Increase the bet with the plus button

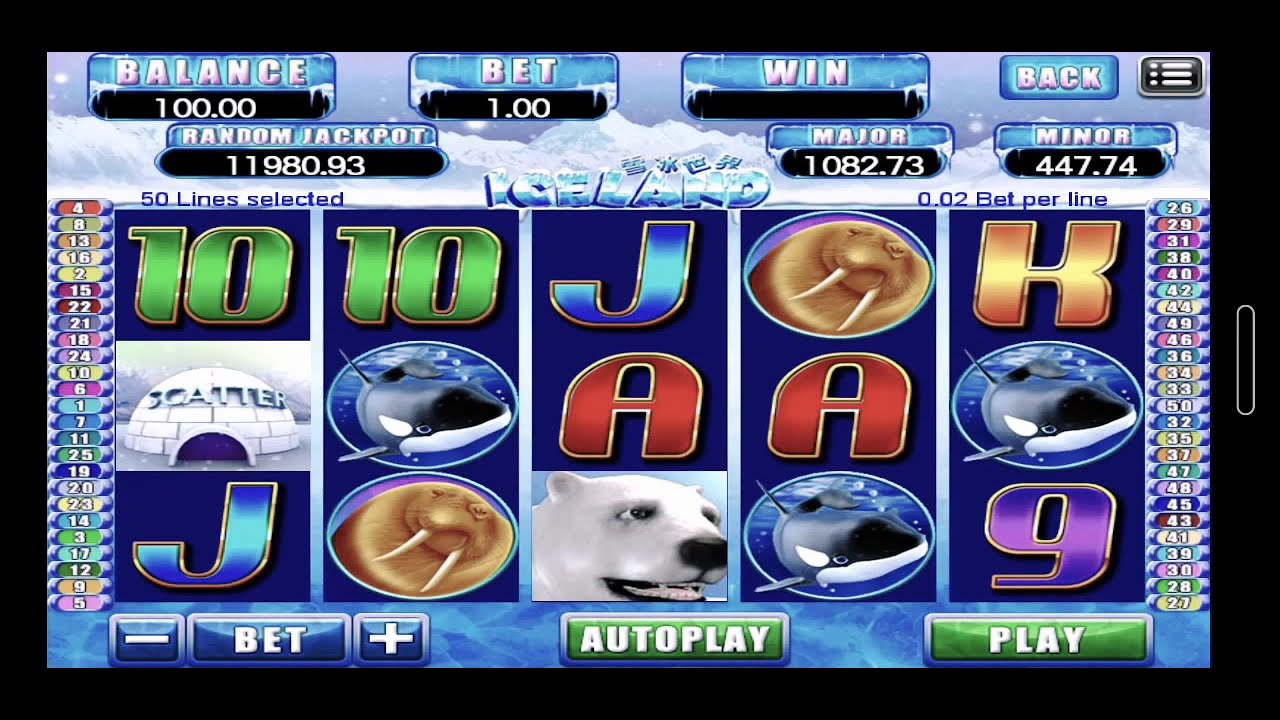(391, 640)
